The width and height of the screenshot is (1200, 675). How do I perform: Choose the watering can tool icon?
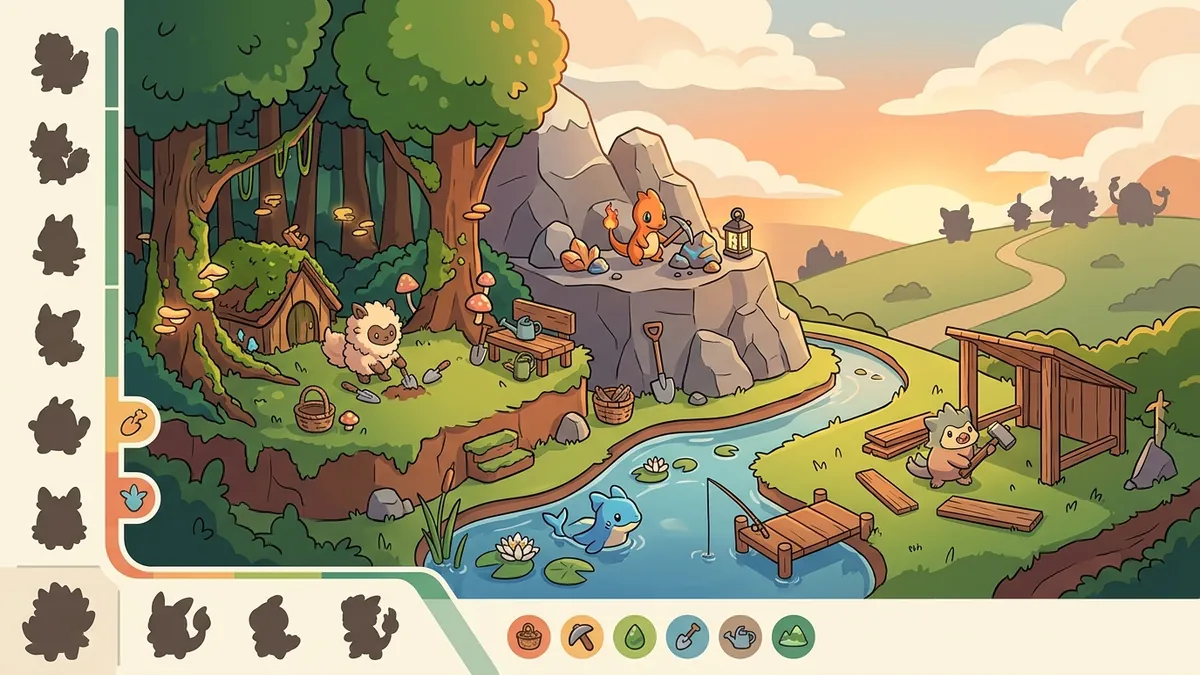click(741, 634)
